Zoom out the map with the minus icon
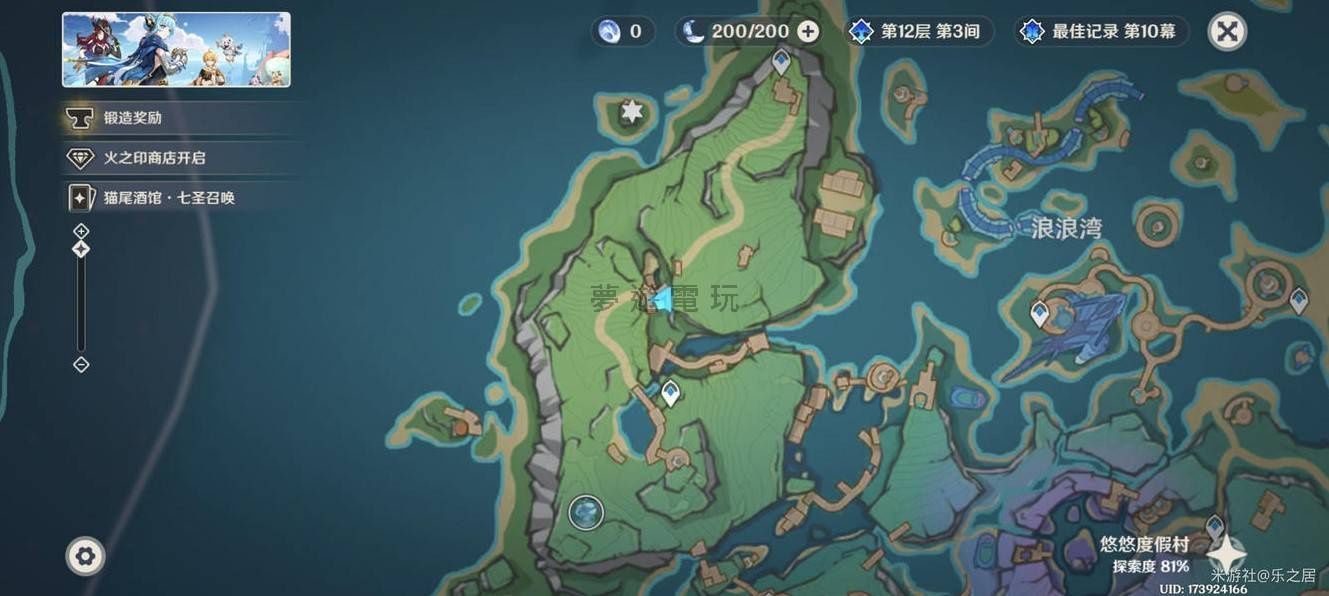 82,365
